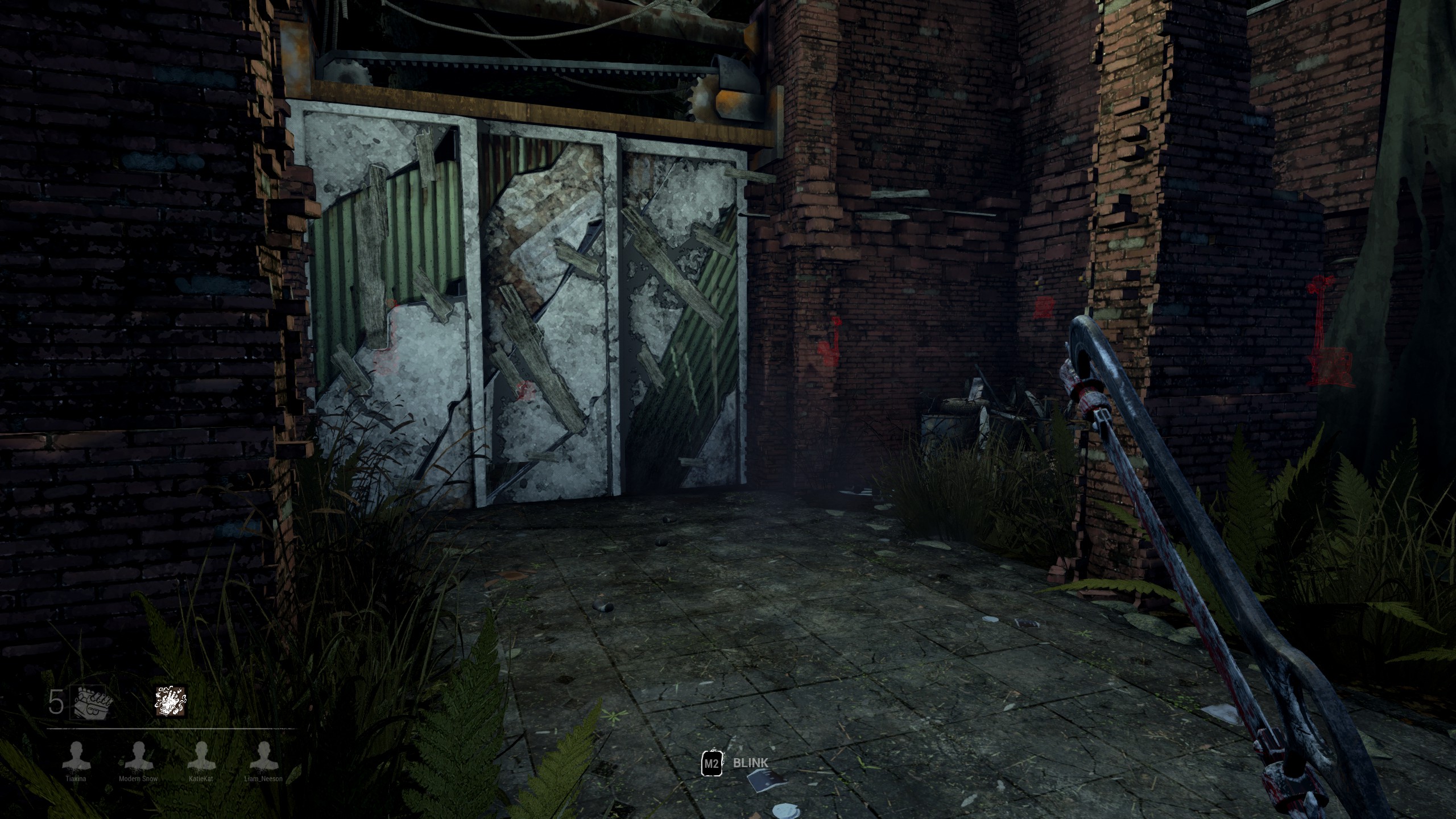This screenshot has height=819, width=1456.
Task: Click the player name Tiaxina label
Action: 76,779
